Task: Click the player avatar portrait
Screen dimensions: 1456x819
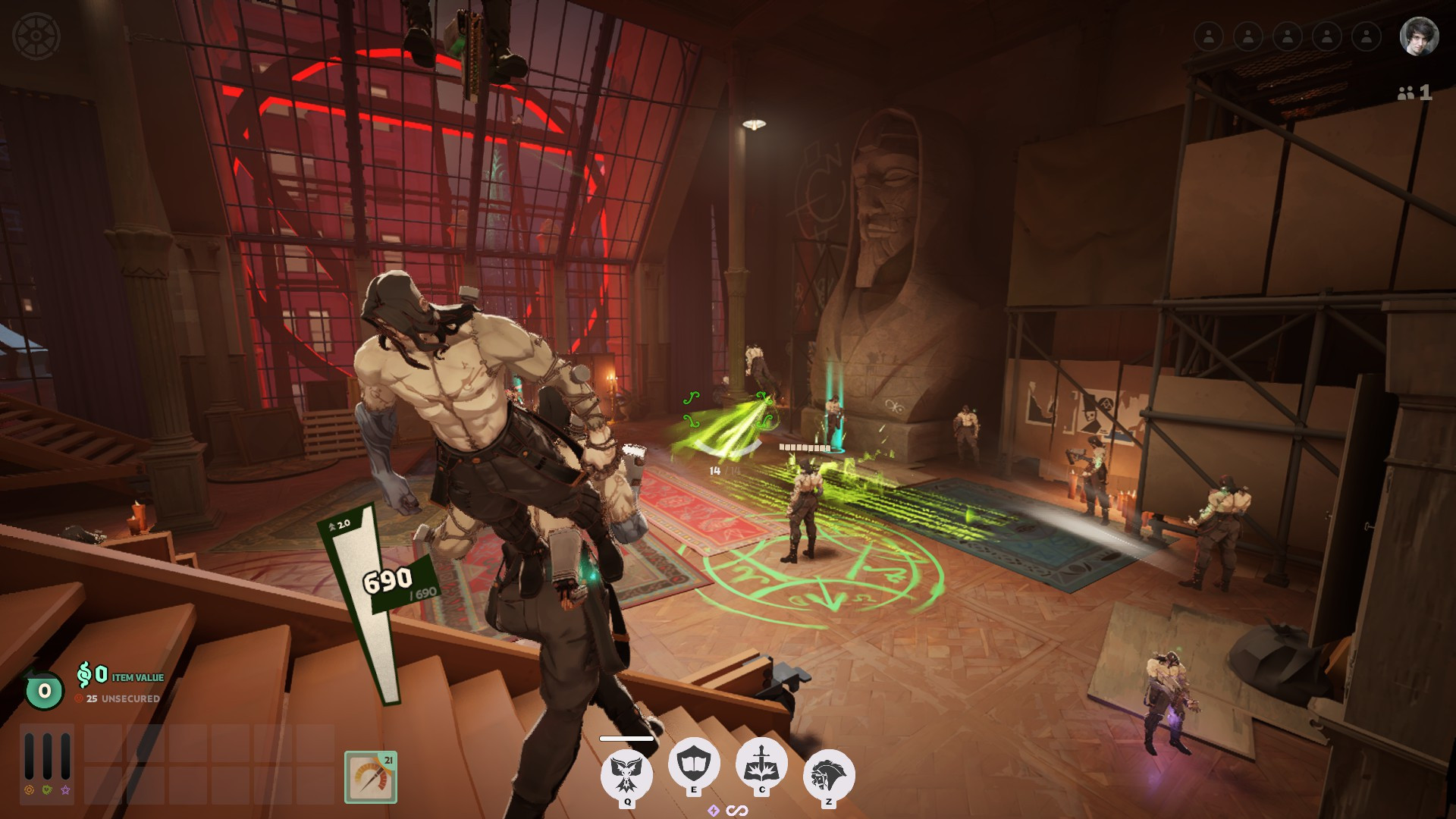Action: pos(1419,36)
